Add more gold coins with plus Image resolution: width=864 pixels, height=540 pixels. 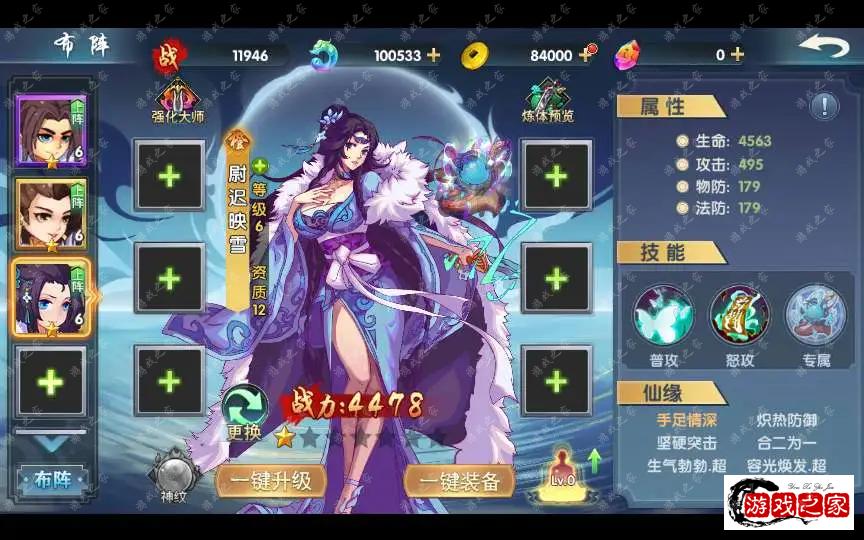(585, 55)
